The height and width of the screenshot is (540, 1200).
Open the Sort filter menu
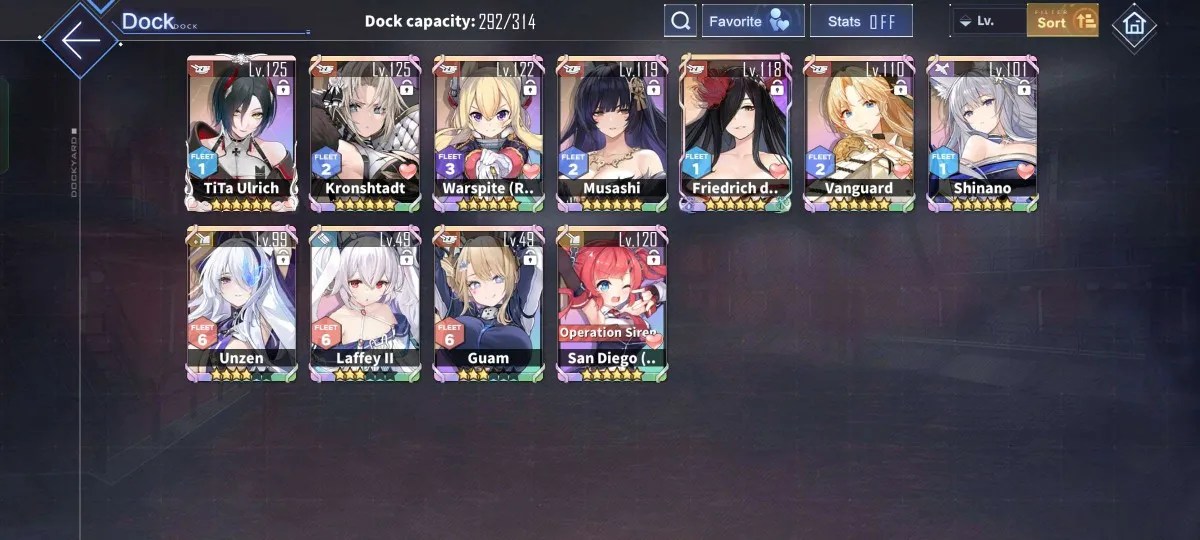[x=1062, y=21]
